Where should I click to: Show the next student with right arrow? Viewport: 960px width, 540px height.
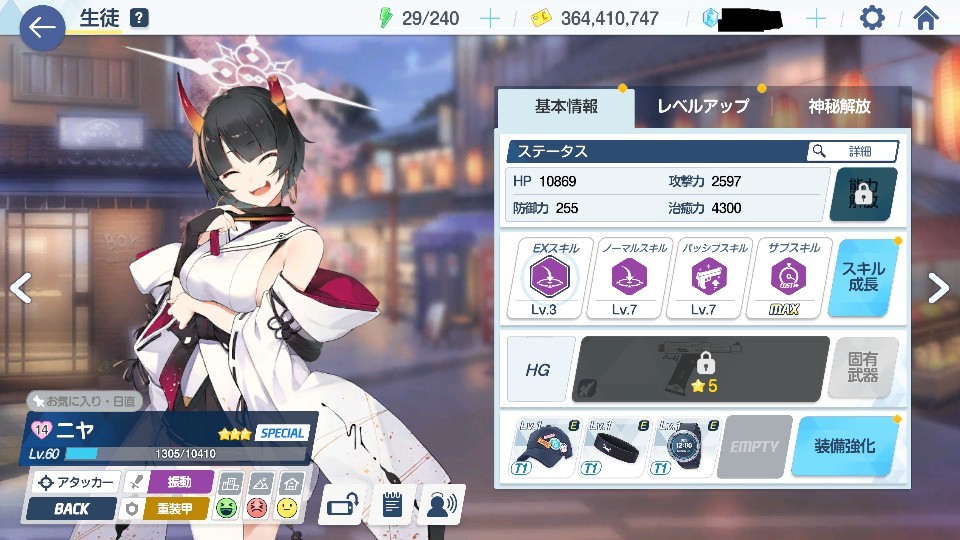coord(938,288)
